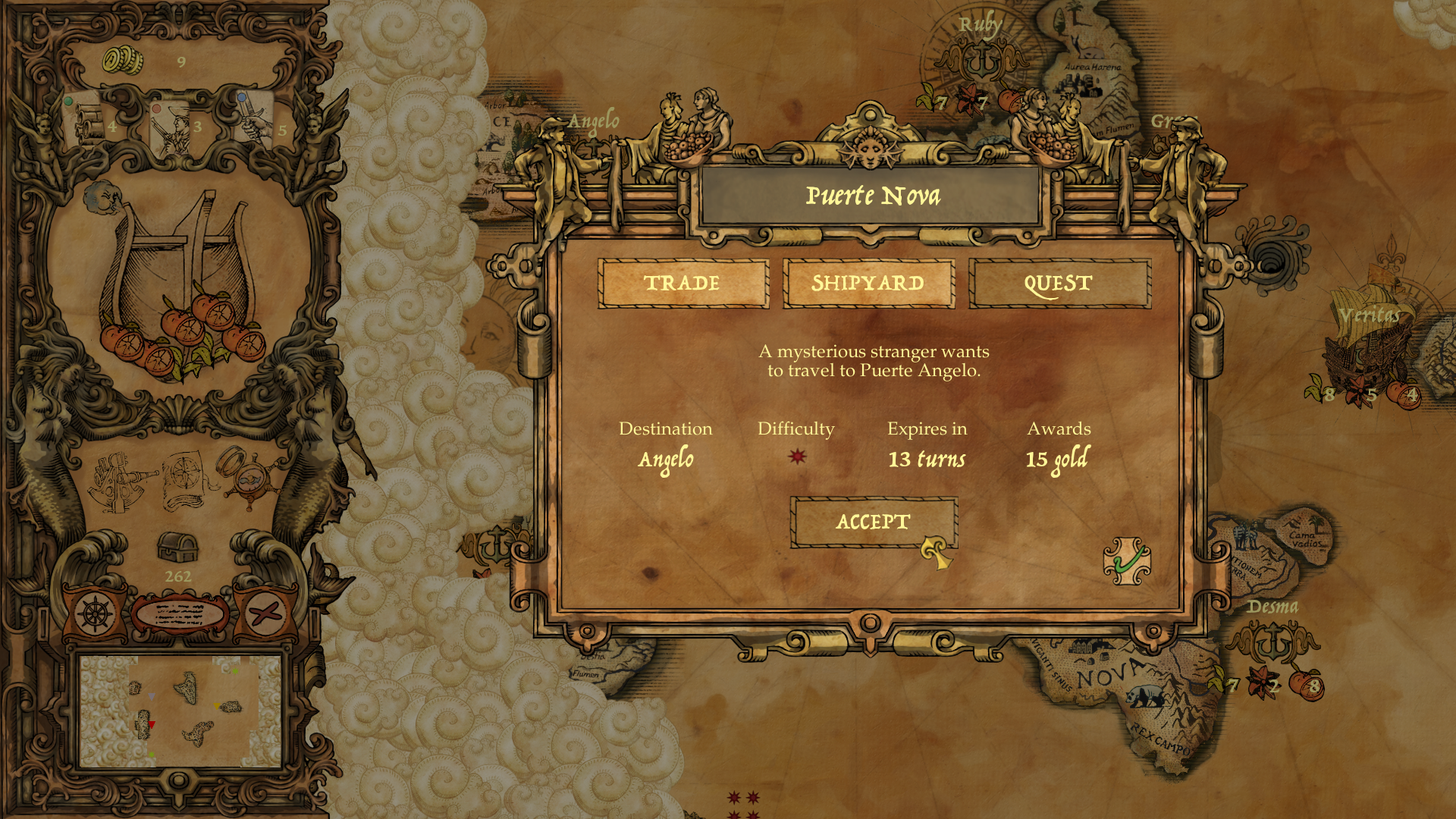The width and height of the screenshot is (1456, 819).
Task: Click the compass with wheel icon
Action: coord(248,475)
